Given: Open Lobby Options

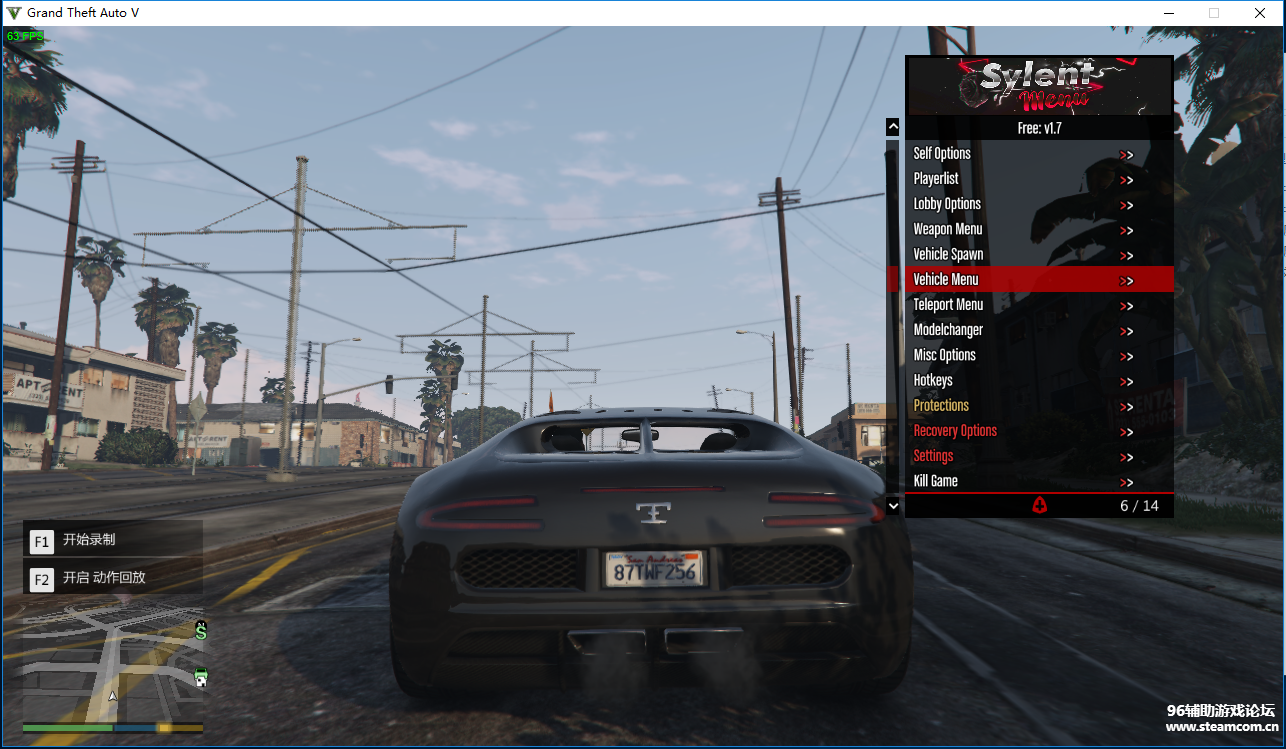Looking at the screenshot, I should (947, 204).
